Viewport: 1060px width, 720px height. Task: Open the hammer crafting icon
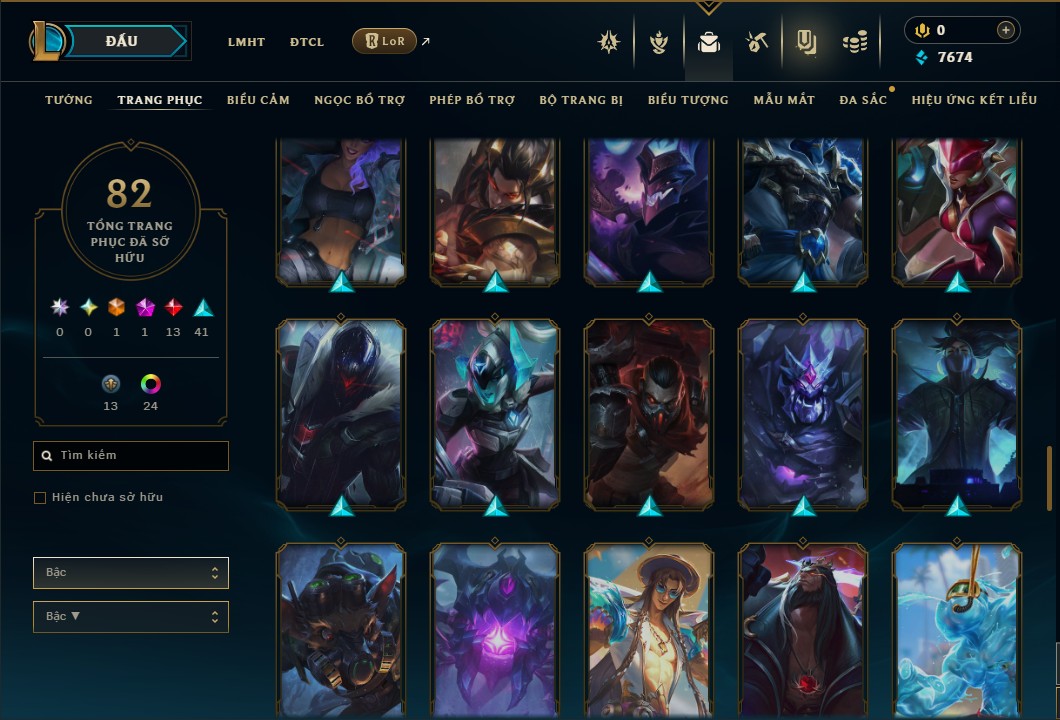coord(756,43)
